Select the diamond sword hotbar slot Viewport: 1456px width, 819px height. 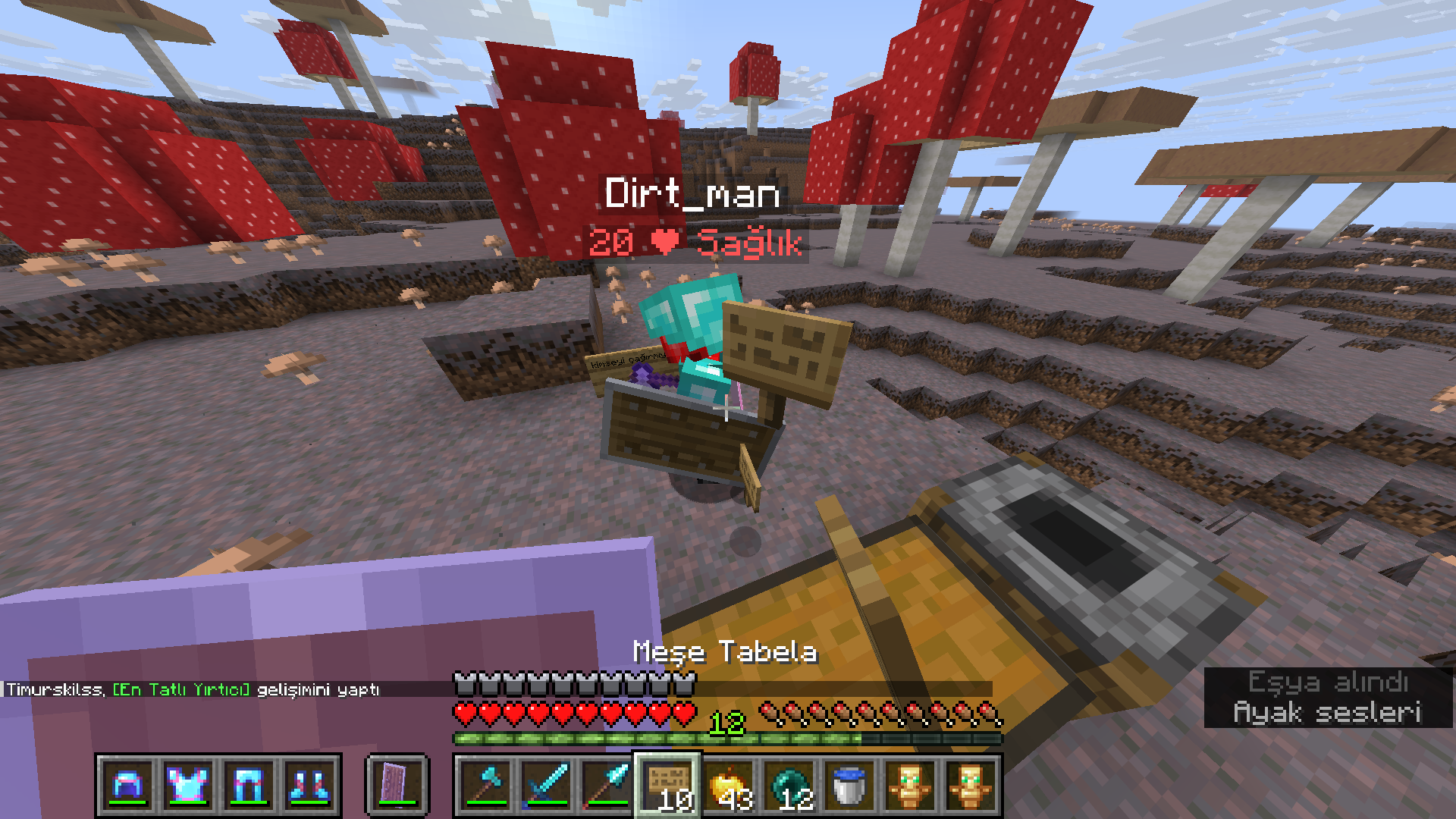tap(547, 785)
